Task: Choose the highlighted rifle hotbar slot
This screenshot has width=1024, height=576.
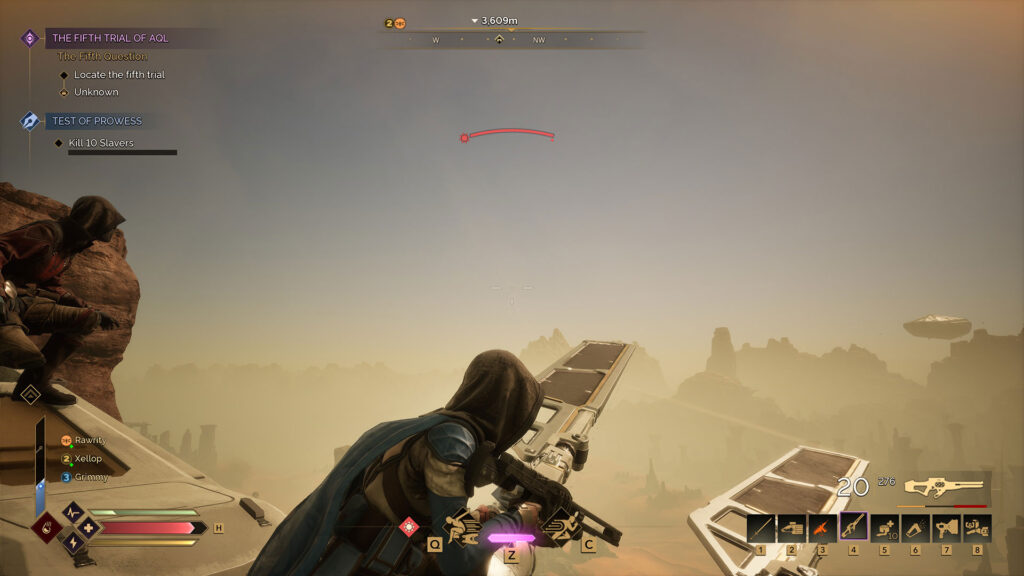Action: point(854,527)
